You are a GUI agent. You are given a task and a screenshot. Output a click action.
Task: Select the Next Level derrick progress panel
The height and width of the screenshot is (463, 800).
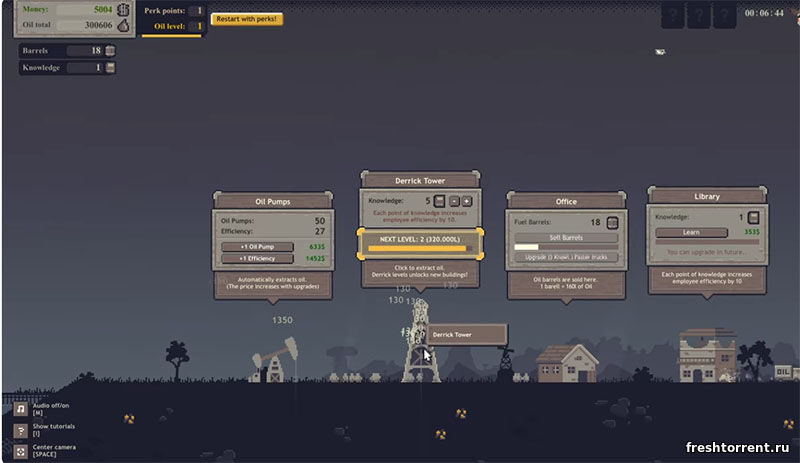(420, 243)
